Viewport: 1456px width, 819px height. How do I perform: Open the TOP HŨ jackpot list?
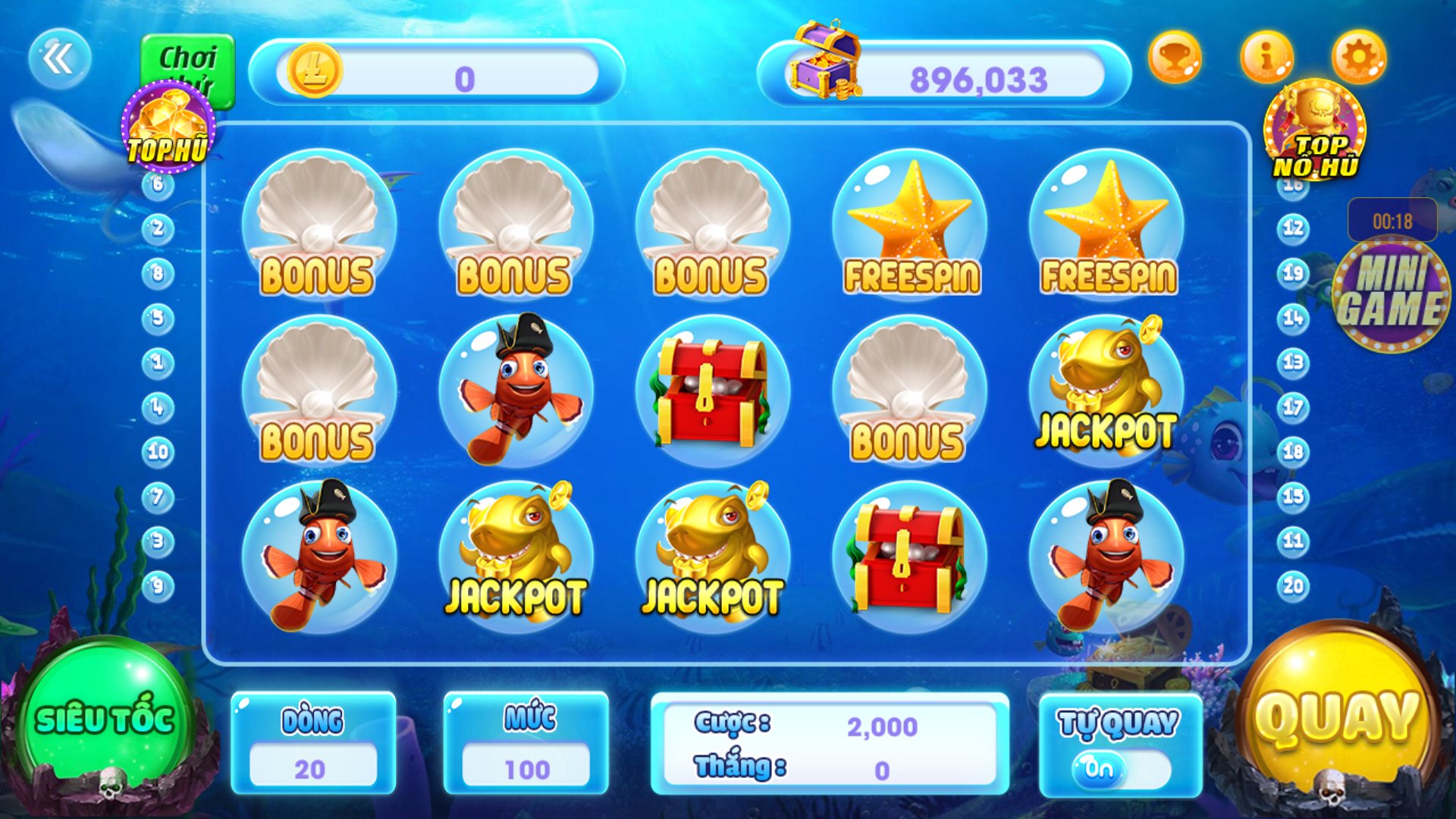tap(168, 129)
